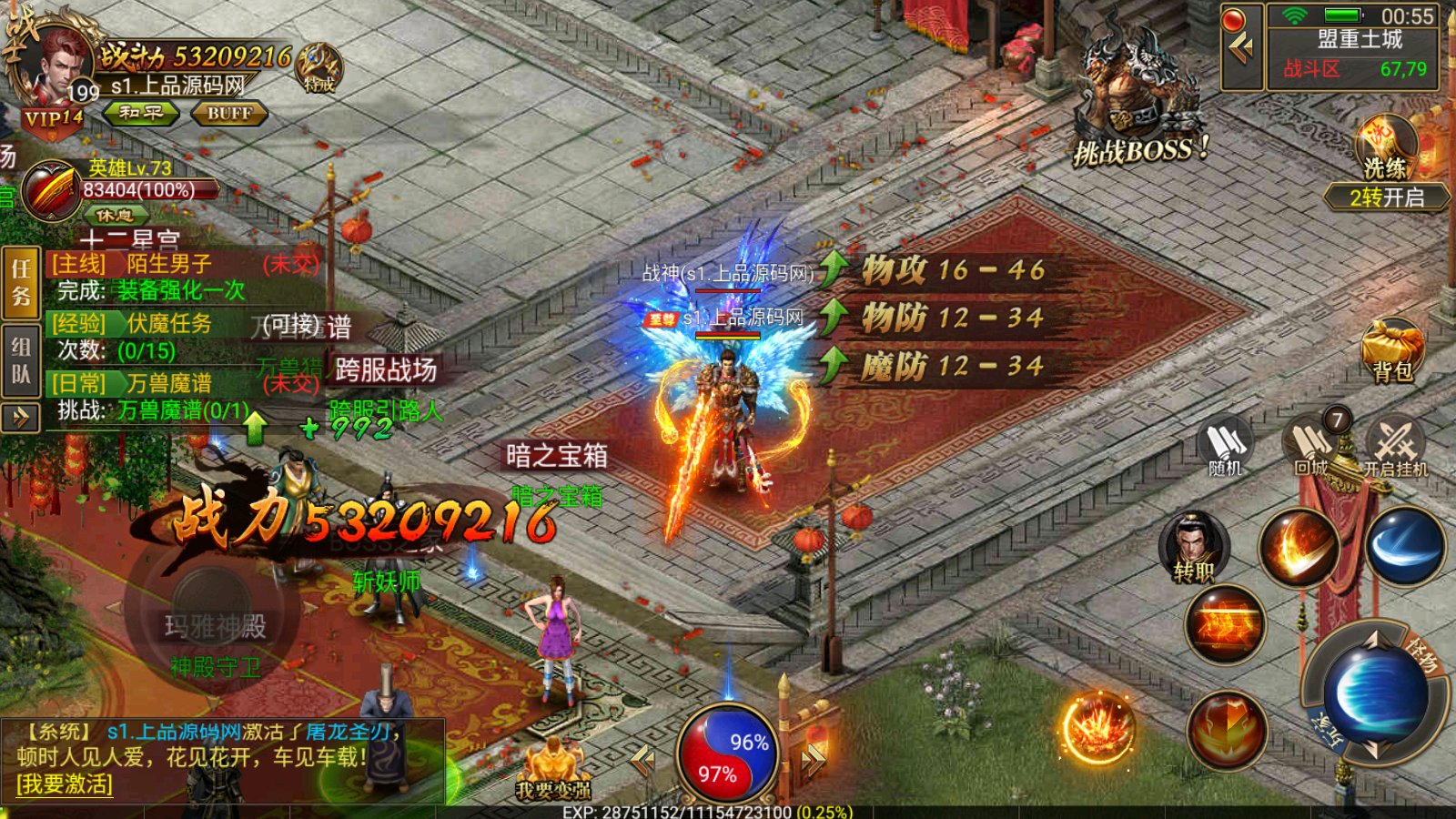Open the 转职 class change icon
This screenshot has width=1456, height=819.
click(1194, 548)
